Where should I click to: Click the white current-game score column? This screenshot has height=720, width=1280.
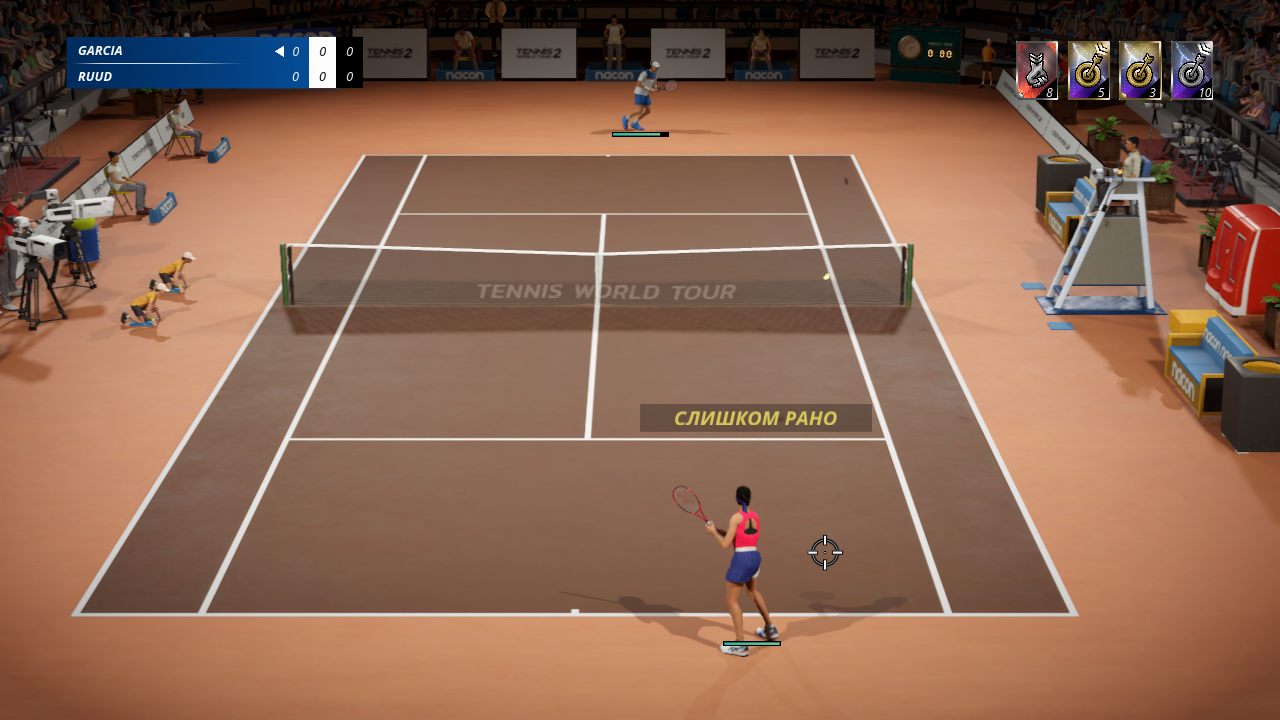(x=322, y=63)
